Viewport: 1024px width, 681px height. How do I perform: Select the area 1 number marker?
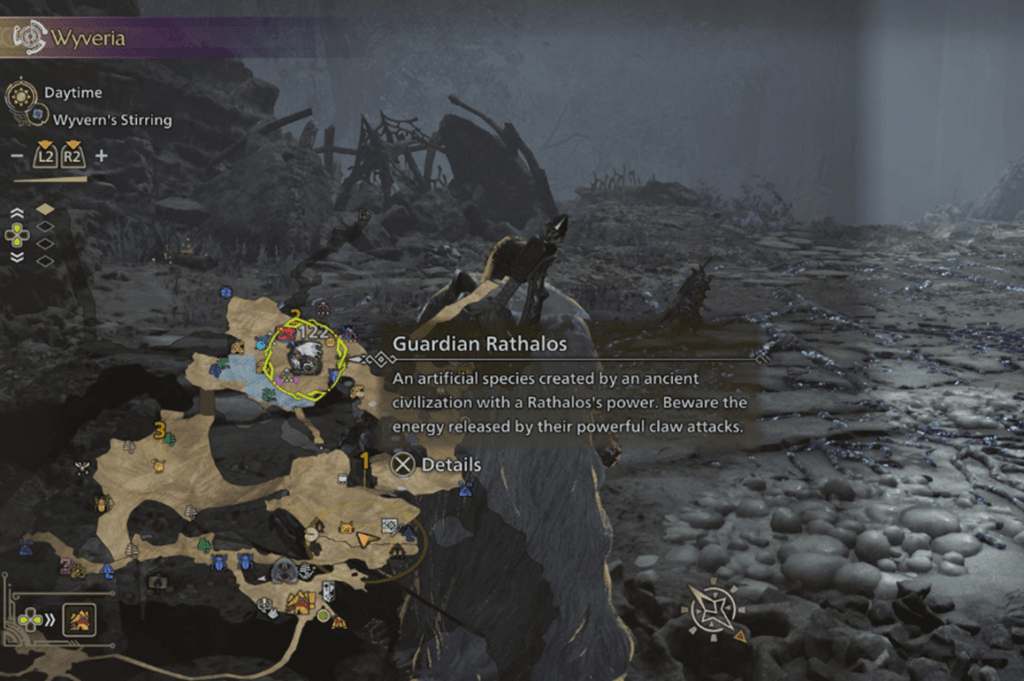(x=365, y=460)
